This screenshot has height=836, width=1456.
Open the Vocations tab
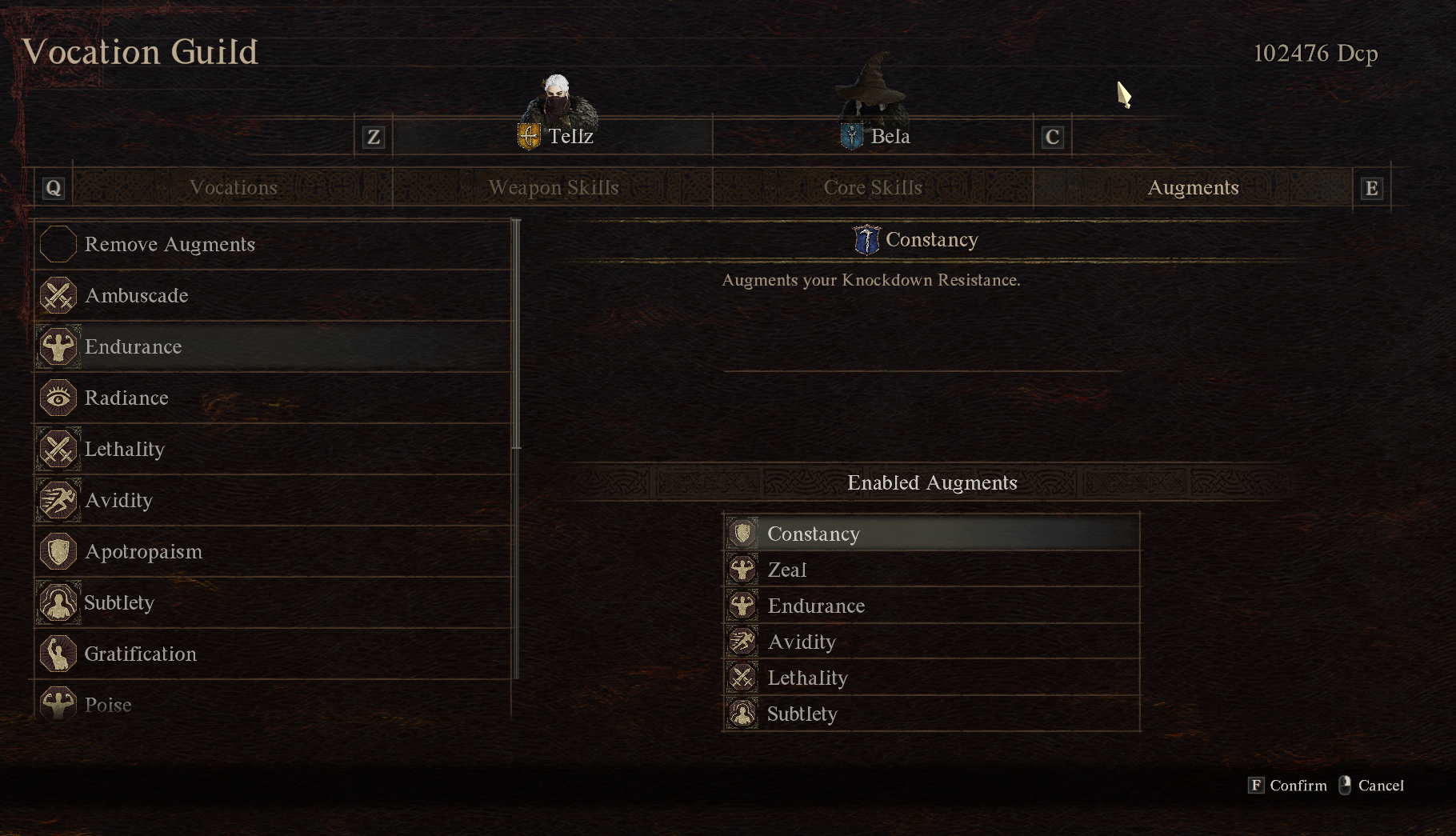(x=233, y=187)
